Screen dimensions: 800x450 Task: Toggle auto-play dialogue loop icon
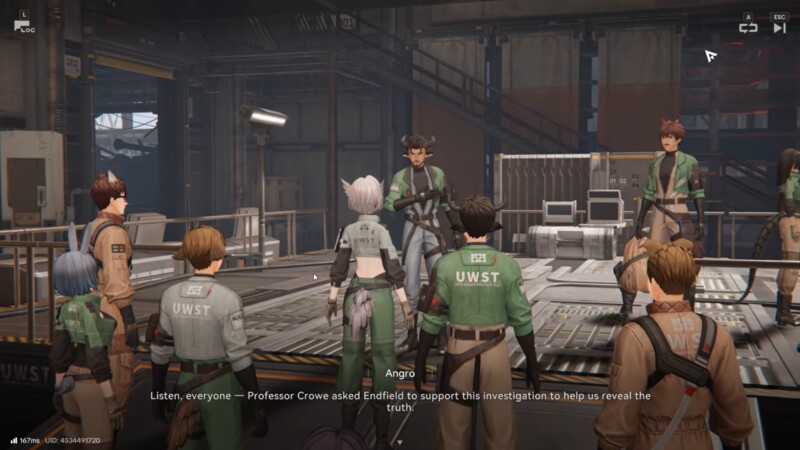748,28
